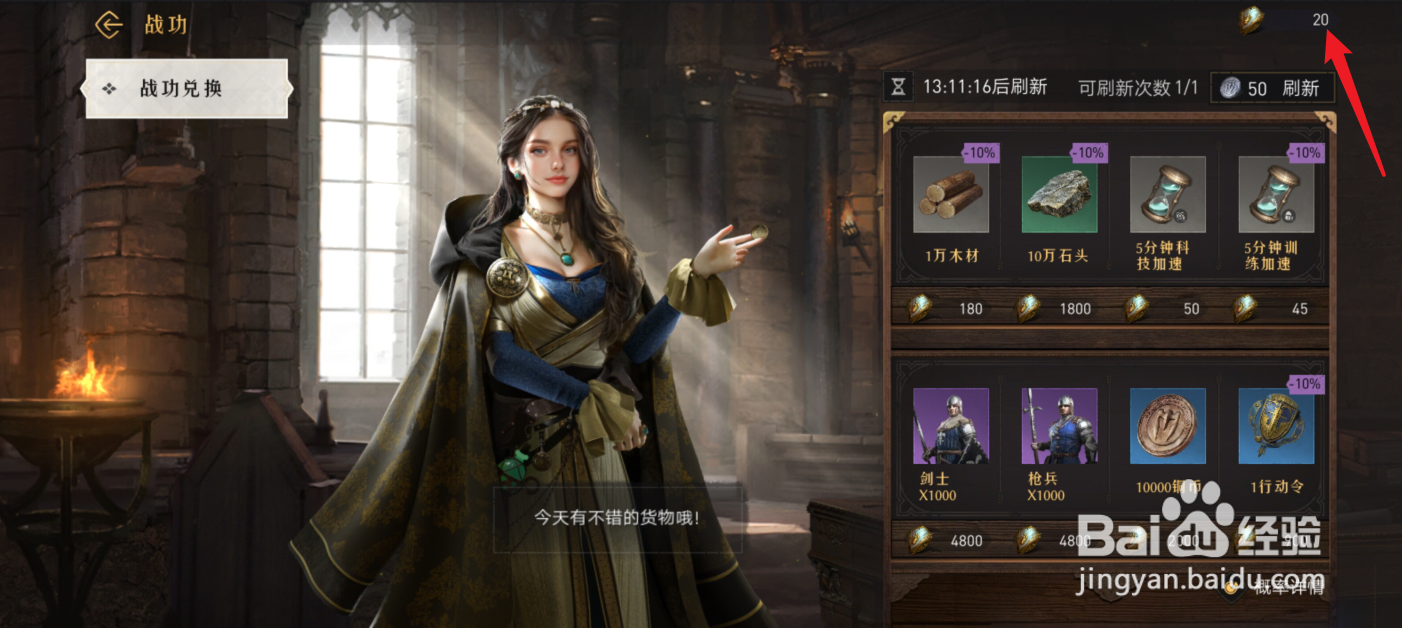Choose the 1万木材 wood item
Image resolution: width=1402 pixels, height=628 pixels.
pos(951,195)
